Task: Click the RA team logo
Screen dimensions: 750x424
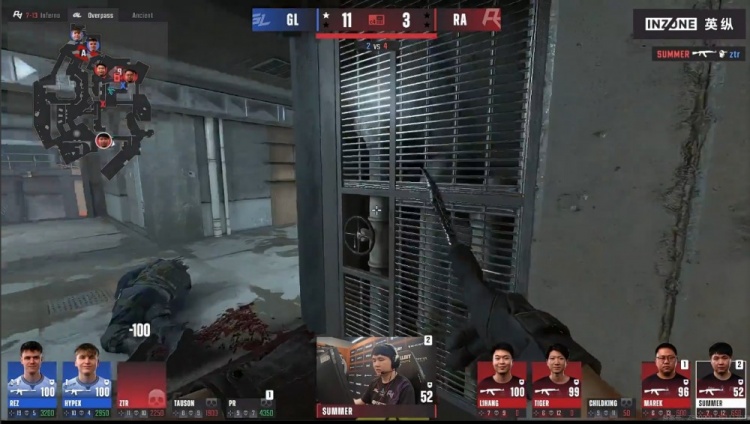Action: (489, 19)
